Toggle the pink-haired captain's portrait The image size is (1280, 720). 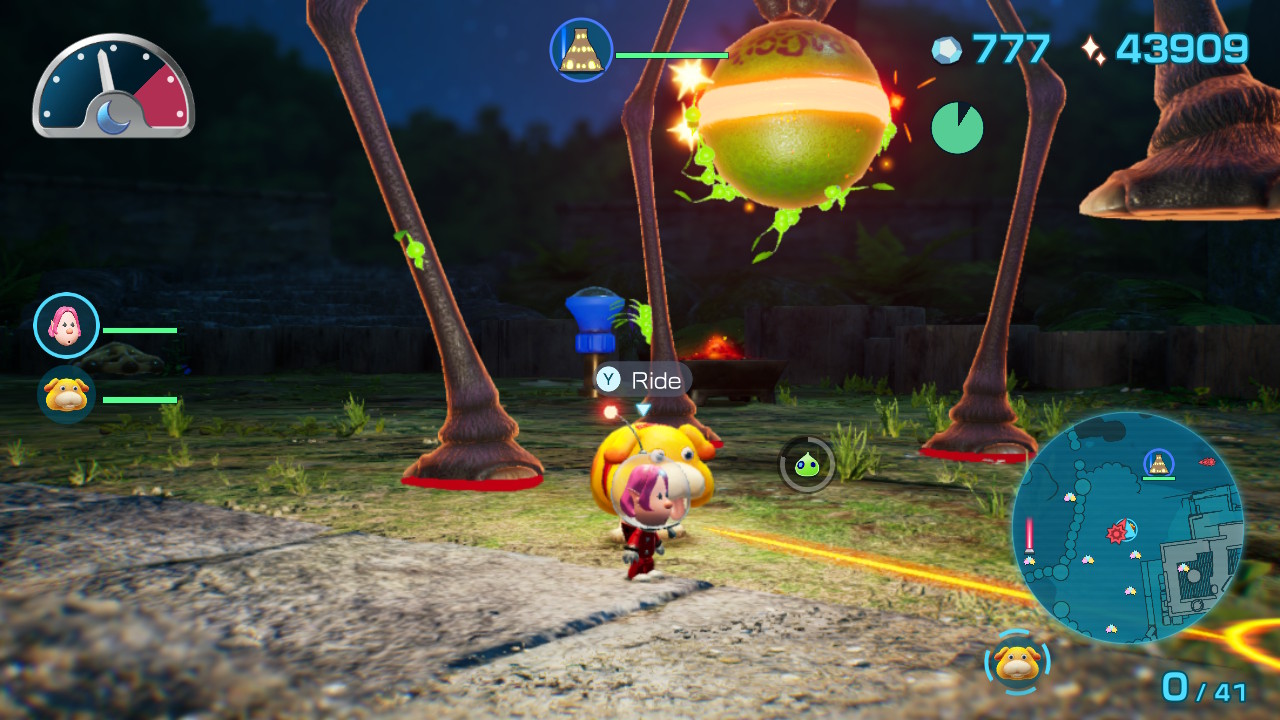[x=66, y=325]
